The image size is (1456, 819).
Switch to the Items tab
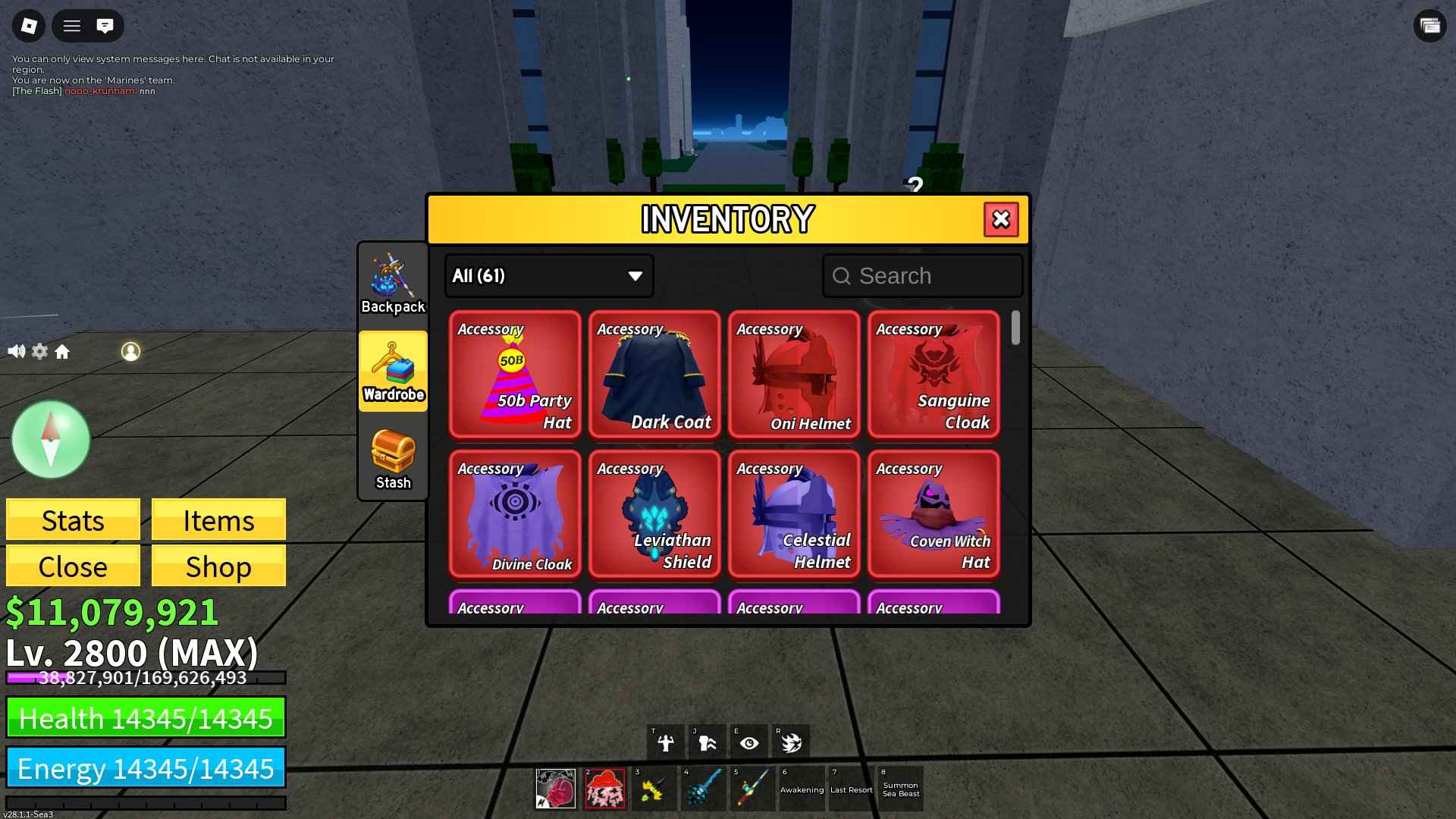click(x=218, y=520)
